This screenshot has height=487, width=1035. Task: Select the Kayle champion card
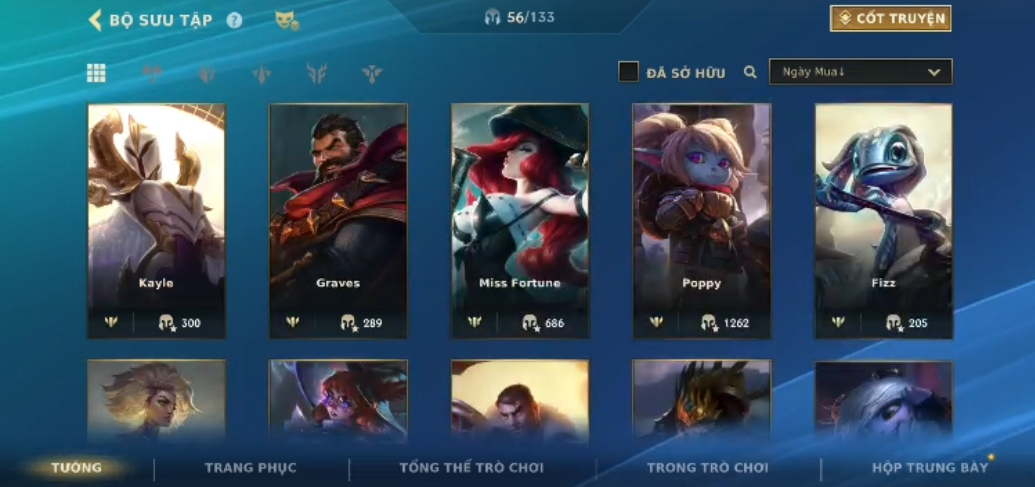[x=156, y=220]
